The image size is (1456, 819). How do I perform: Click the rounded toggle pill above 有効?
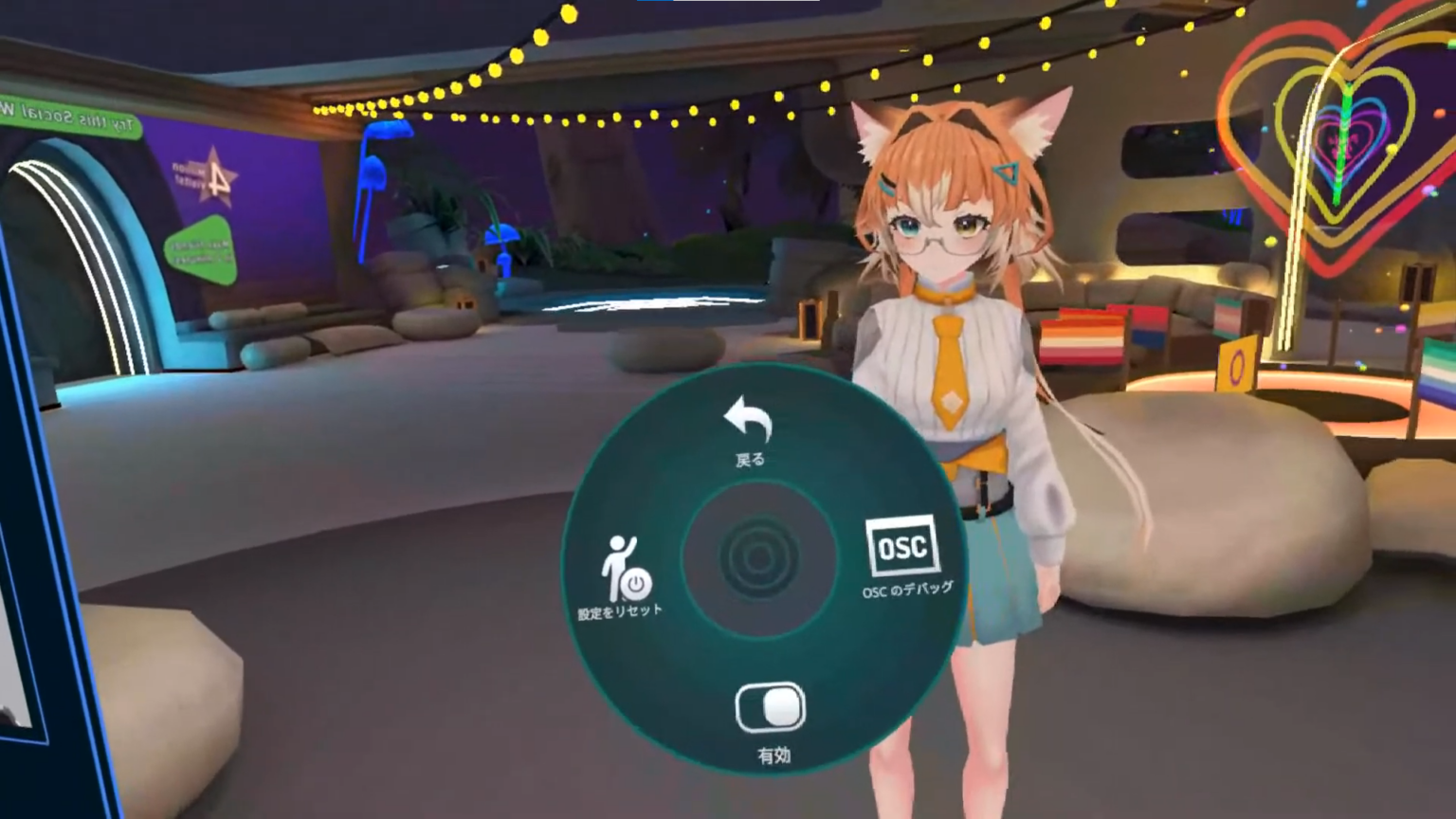[770, 709]
